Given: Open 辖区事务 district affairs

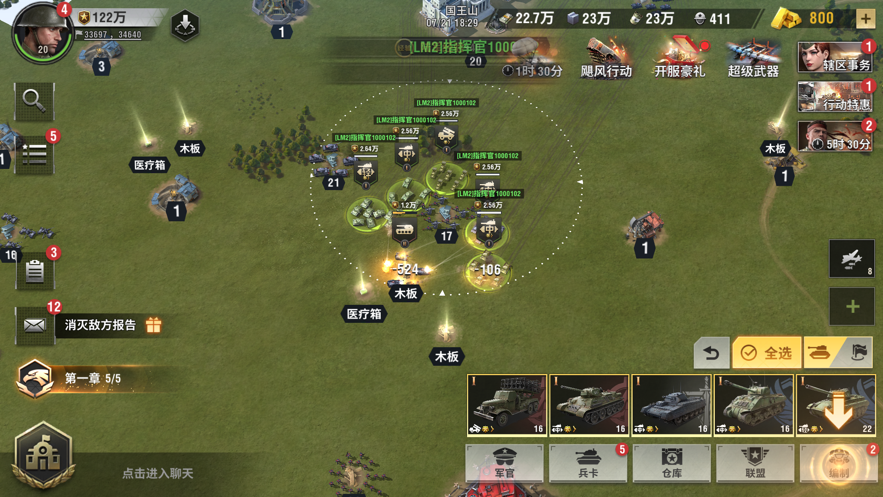Looking at the screenshot, I should (835, 58).
